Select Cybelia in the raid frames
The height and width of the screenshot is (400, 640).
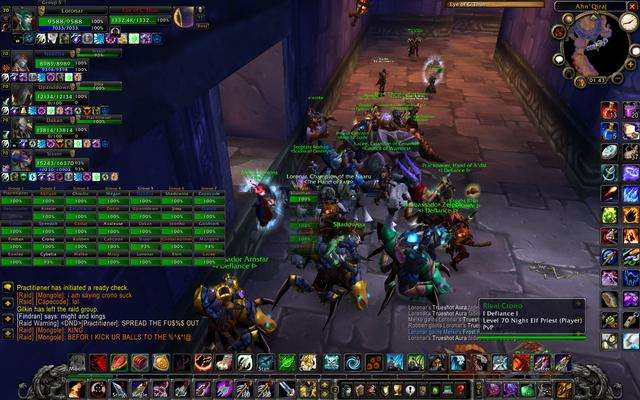[x=51, y=254]
